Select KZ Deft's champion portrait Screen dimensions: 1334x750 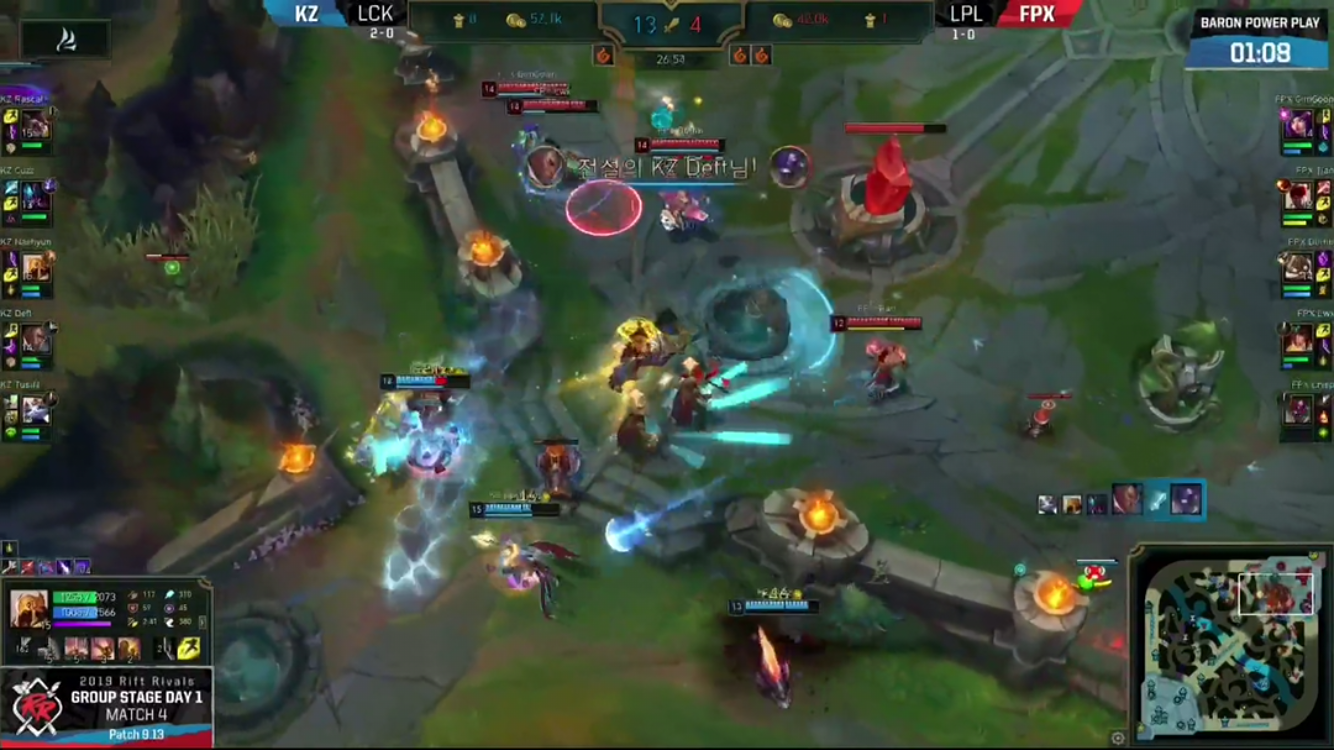click(x=36, y=339)
